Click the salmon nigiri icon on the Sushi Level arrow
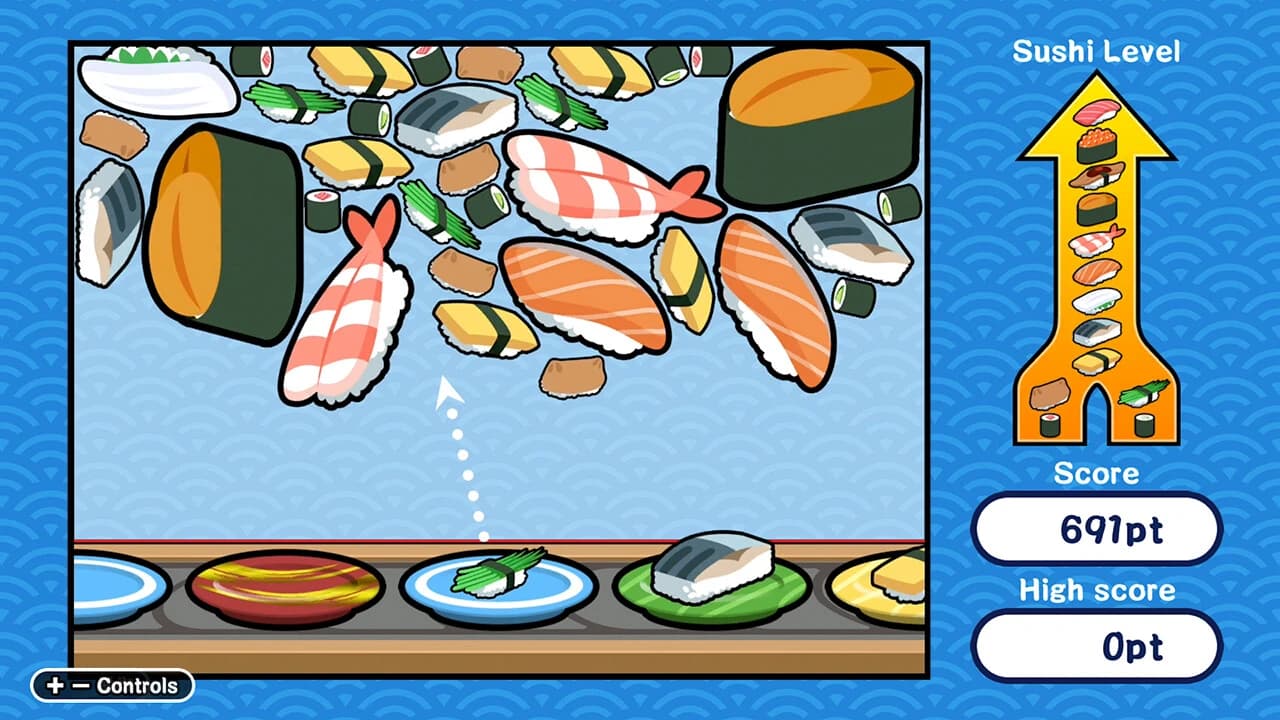 click(1097, 273)
